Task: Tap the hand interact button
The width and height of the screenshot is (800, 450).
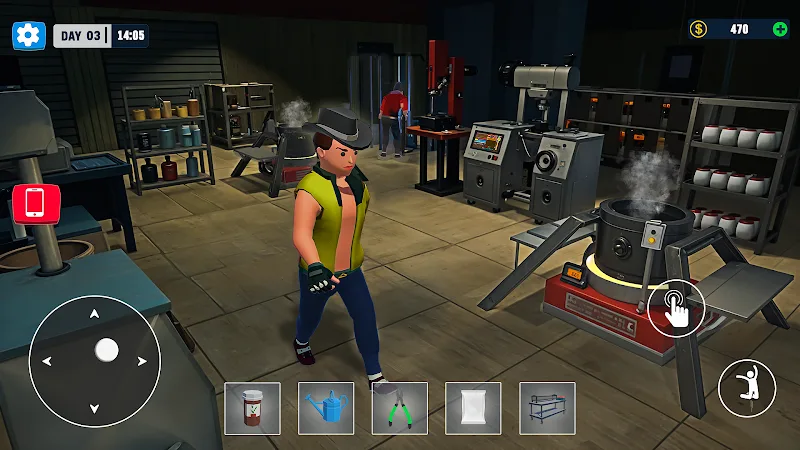Action: point(676,307)
